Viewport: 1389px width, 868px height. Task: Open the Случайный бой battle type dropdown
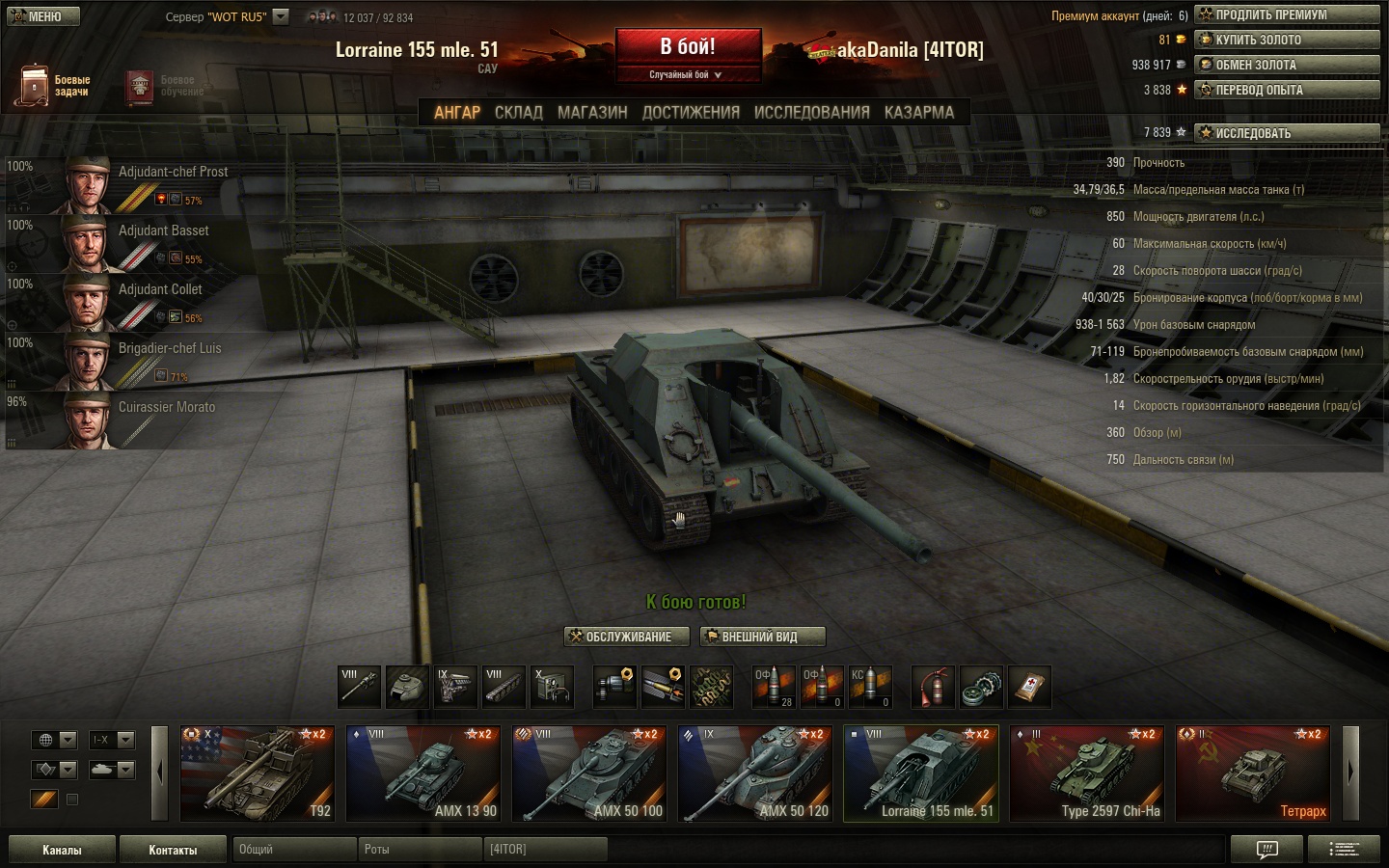pyautogui.click(x=686, y=74)
